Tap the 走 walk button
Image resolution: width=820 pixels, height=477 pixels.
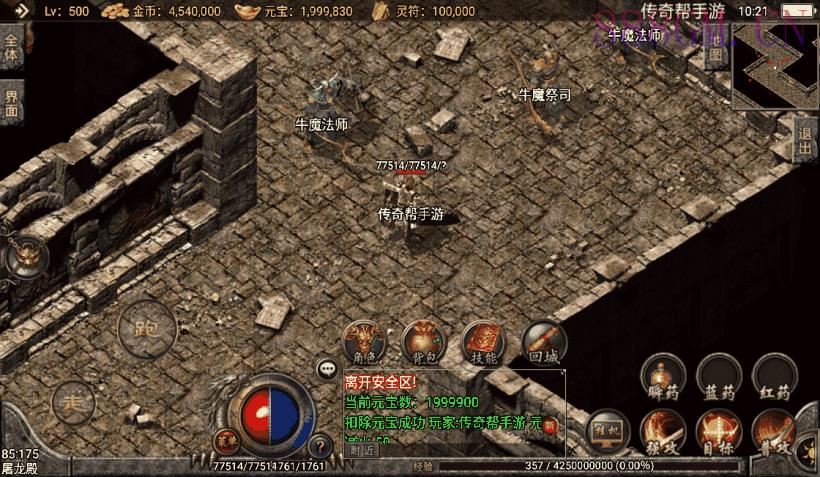(x=72, y=402)
